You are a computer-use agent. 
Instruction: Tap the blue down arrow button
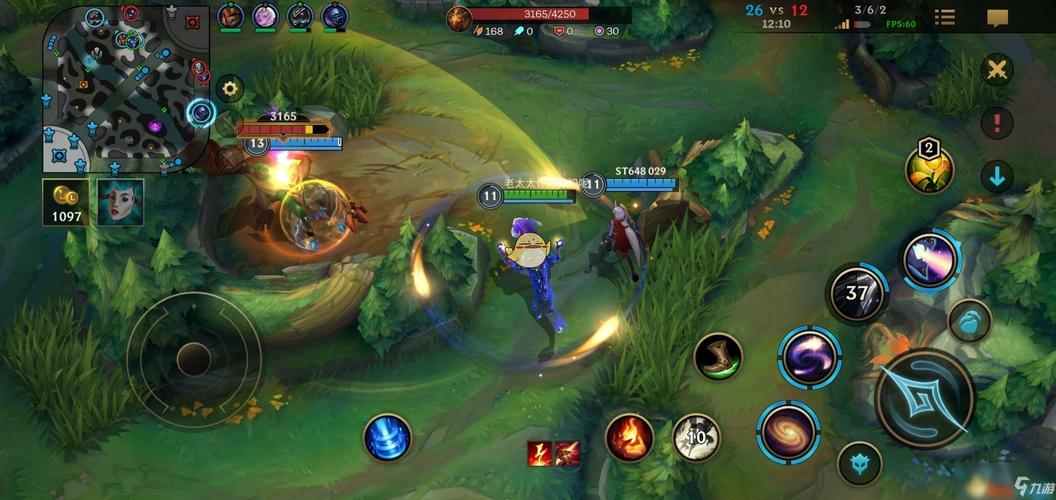tap(996, 177)
